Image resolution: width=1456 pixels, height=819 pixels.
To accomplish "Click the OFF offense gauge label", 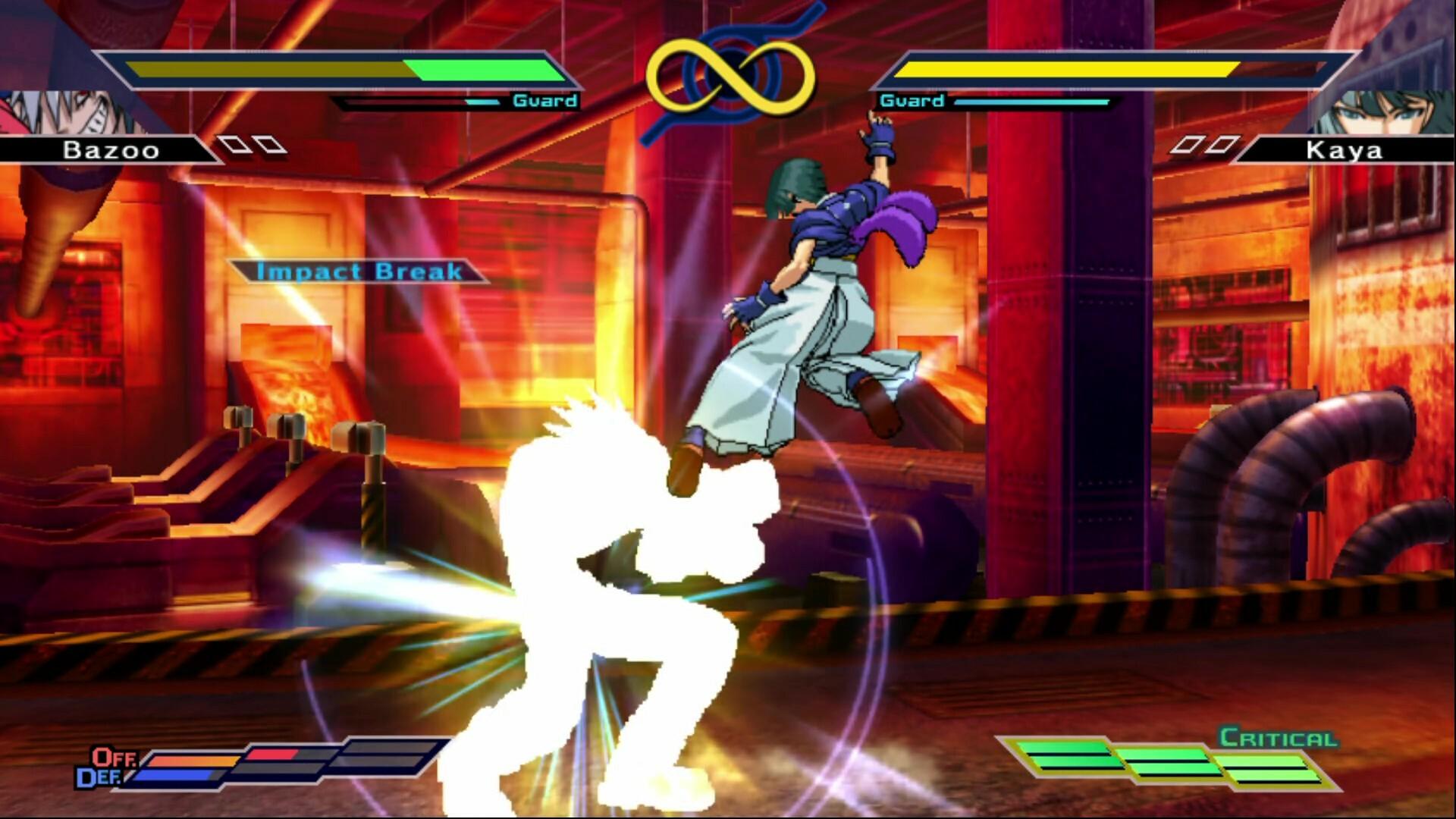I will [x=112, y=756].
